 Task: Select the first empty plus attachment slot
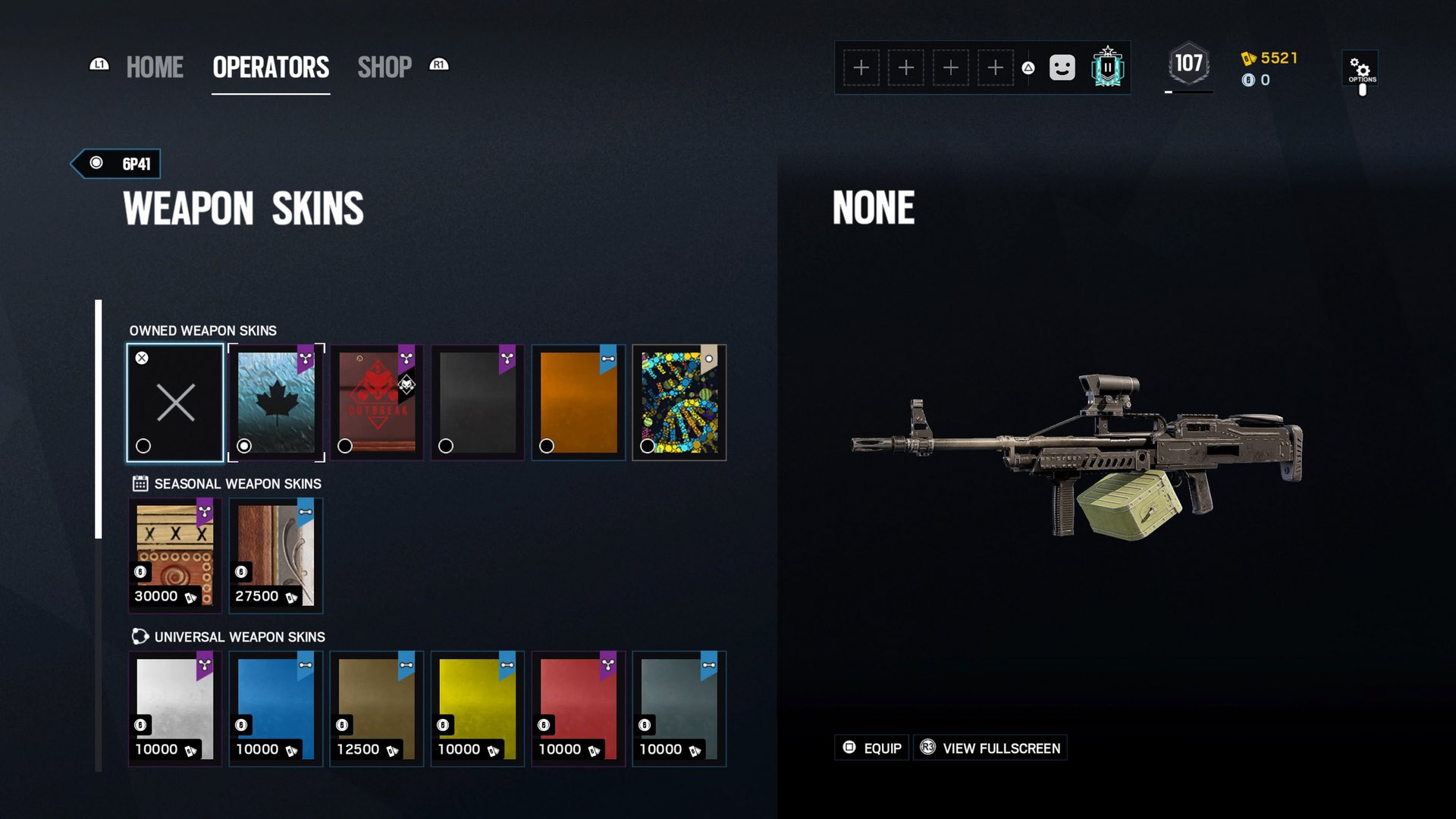(x=861, y=67)
